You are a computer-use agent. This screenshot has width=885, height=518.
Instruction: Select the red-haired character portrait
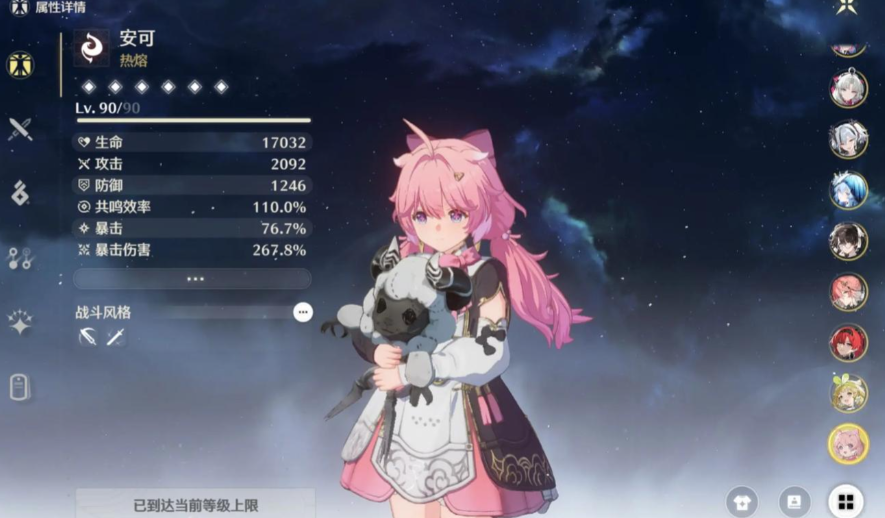click(848, 342)
